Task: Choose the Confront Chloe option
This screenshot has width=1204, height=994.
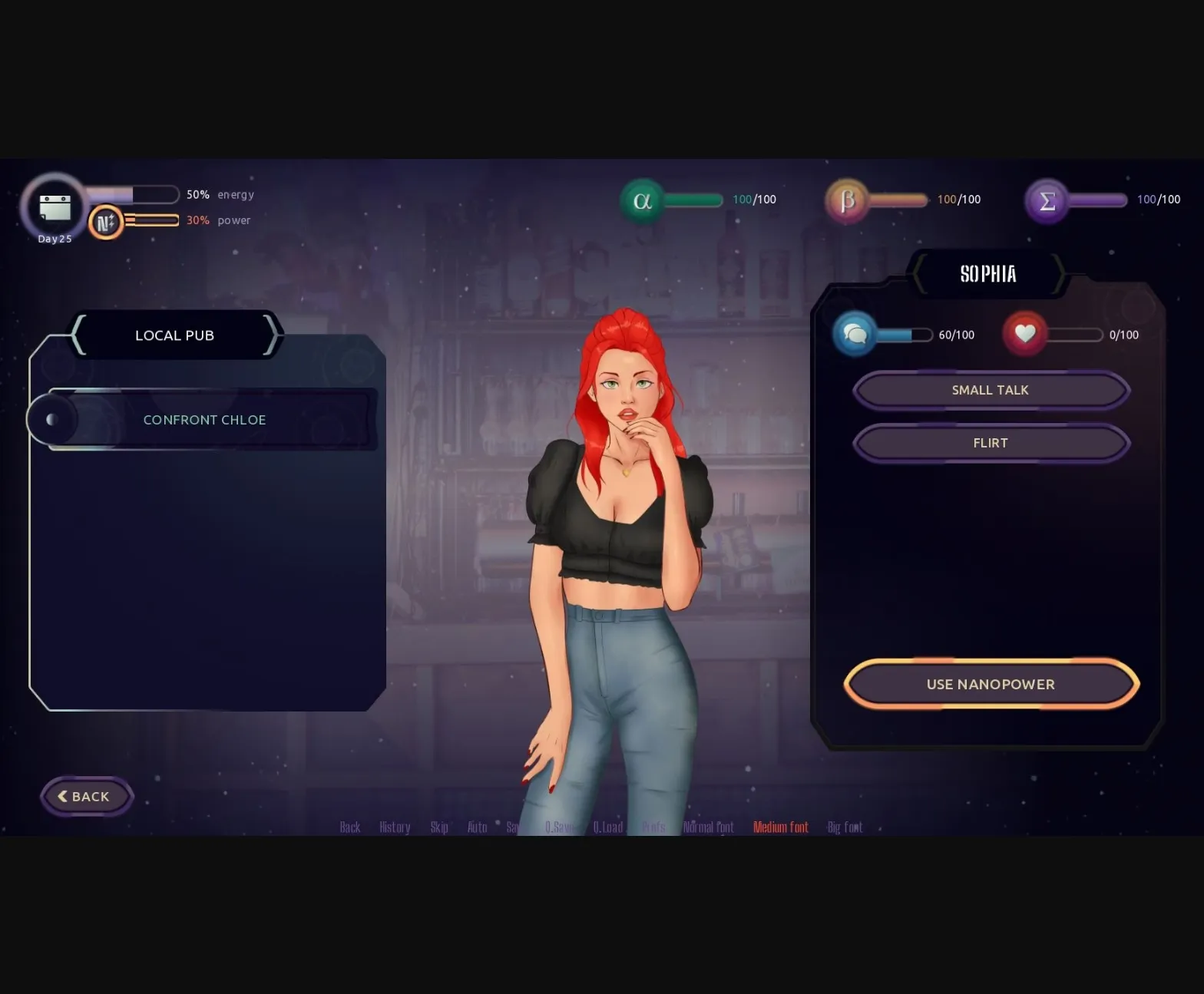Action: click(204, 419)
